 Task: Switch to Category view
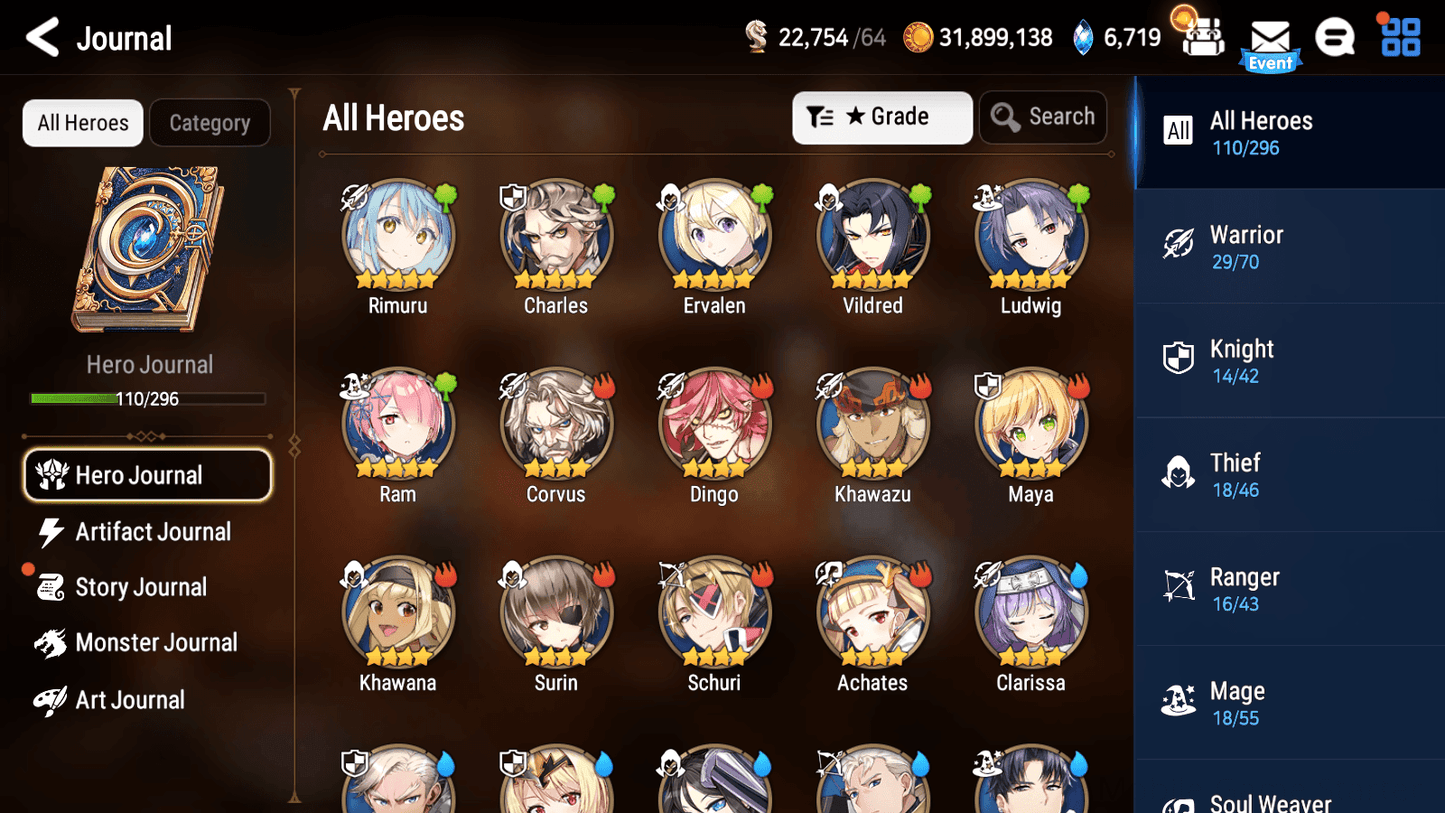210,122
